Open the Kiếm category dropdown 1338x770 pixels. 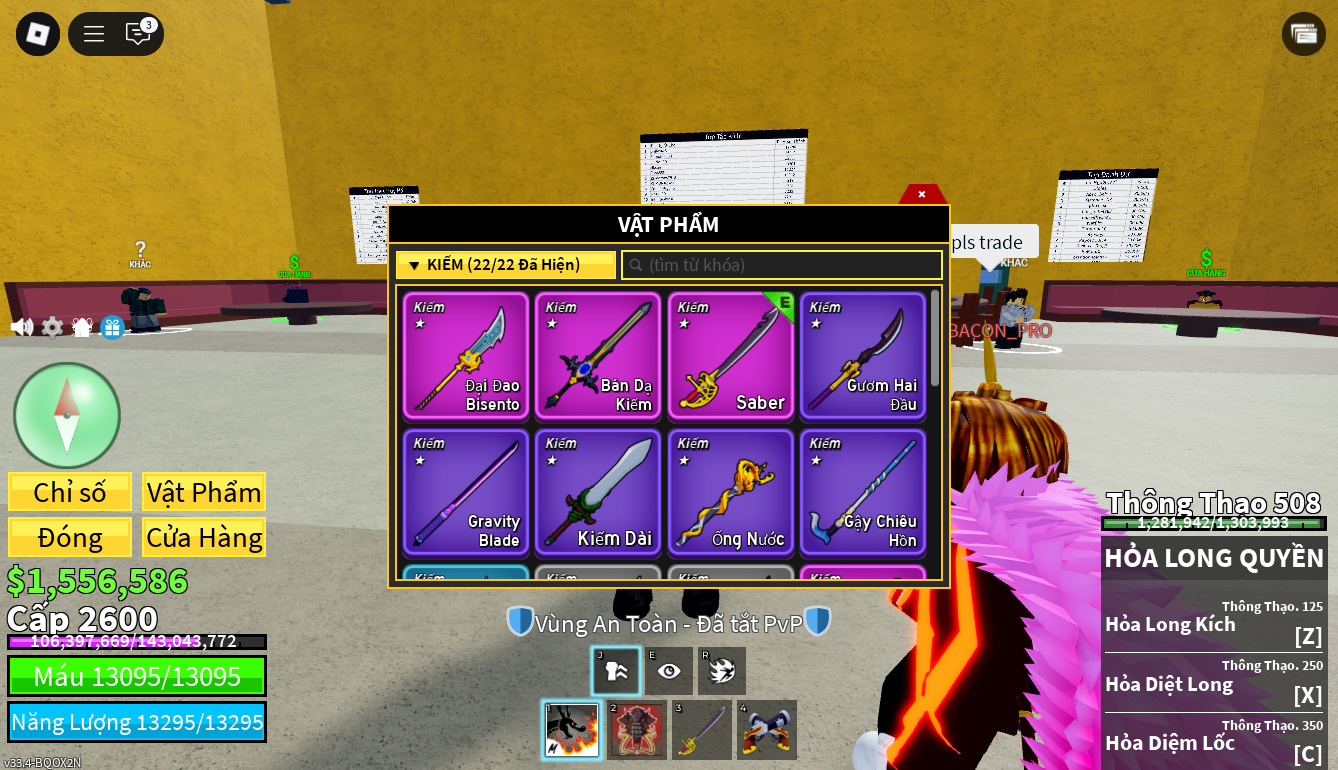(x=505, y=265)
